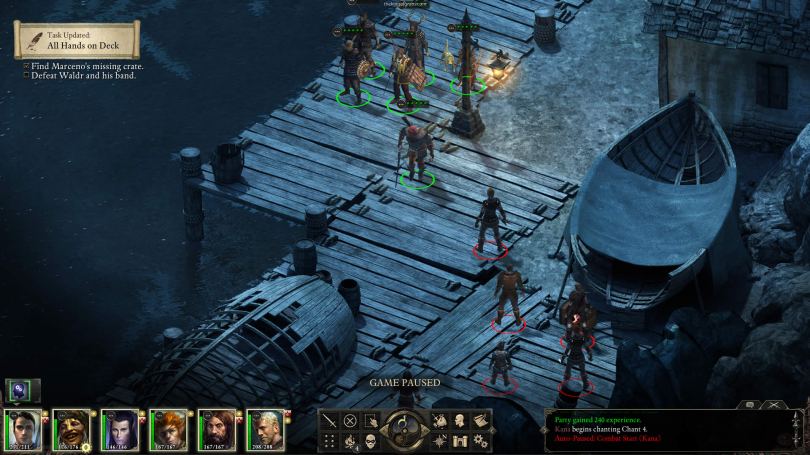Screen dimensions: 810x455
Task: Open the character sheet head icon
Action: tap(460, 421)
